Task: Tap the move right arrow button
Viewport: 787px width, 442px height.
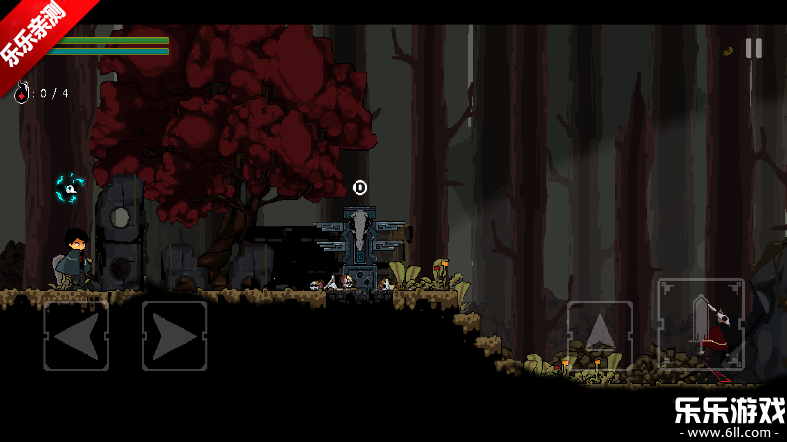Action: 174,336
